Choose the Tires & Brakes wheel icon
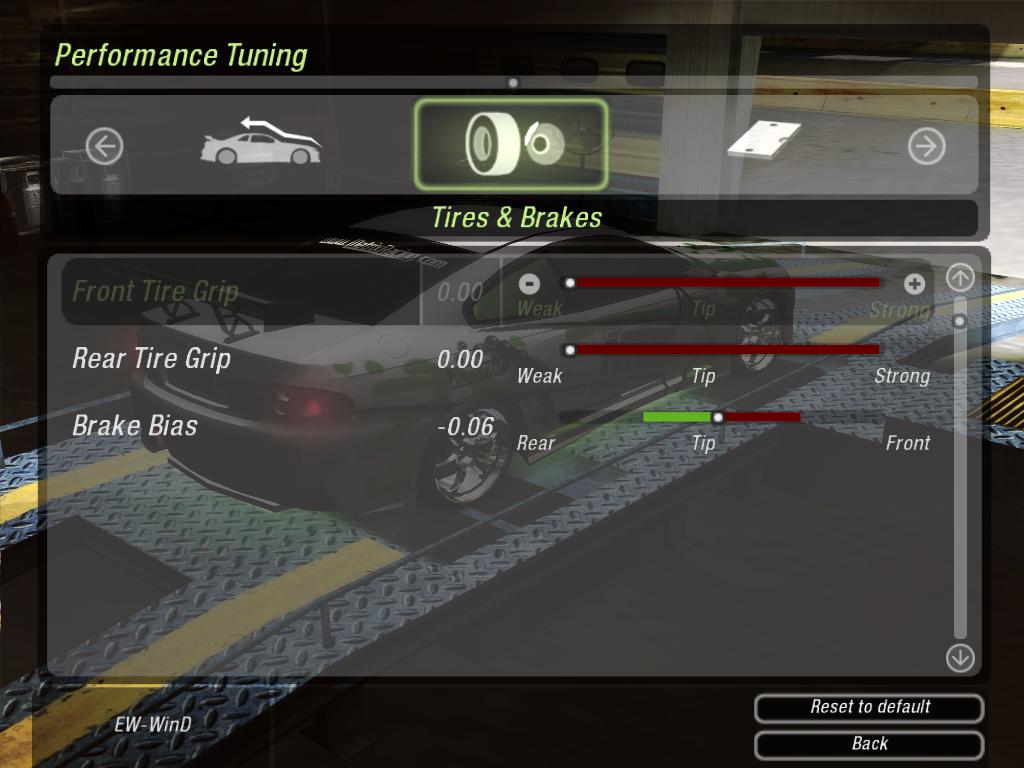The height and width of the screenshot is (768, 1024). pos(510,145)
